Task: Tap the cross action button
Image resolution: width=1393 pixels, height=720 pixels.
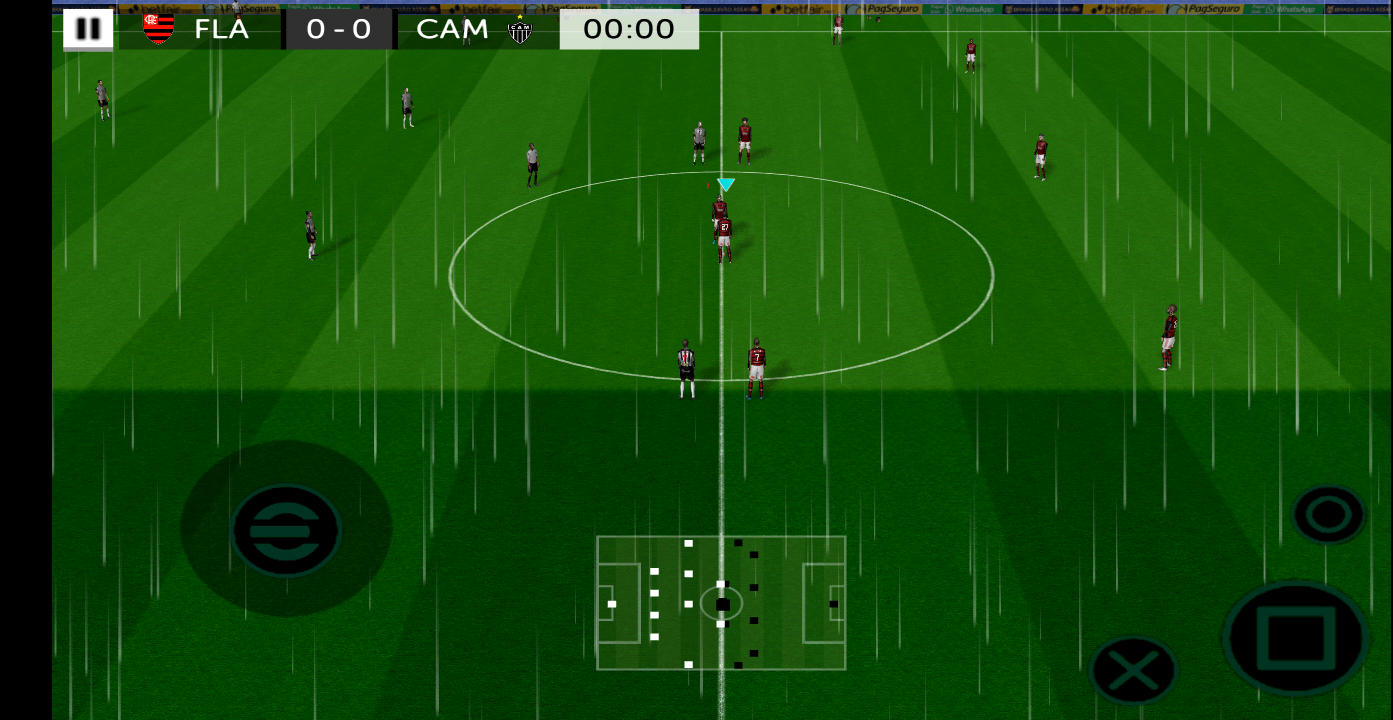Action: point(1133,669)
